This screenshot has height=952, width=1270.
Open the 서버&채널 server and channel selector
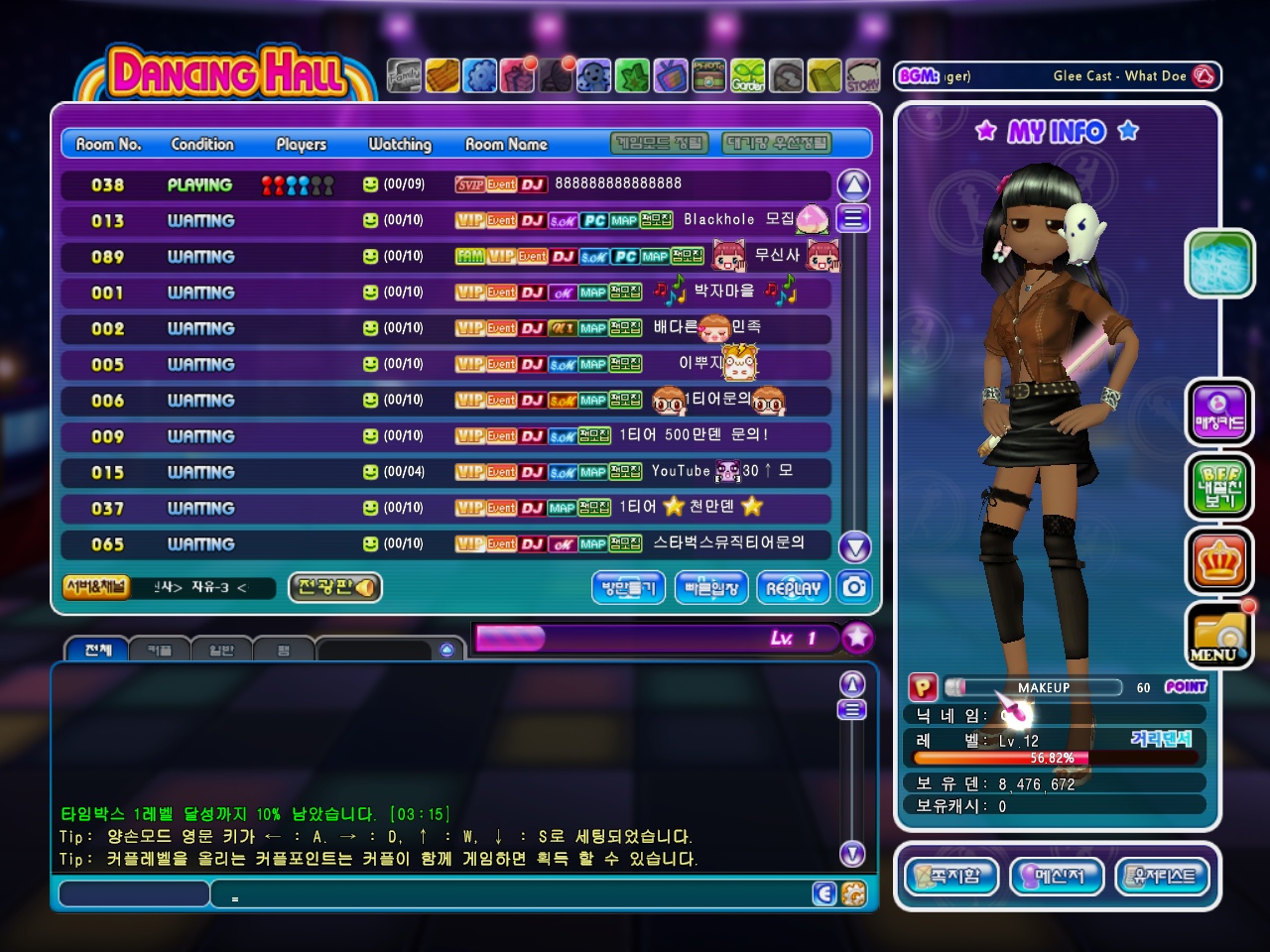(96, 587)
